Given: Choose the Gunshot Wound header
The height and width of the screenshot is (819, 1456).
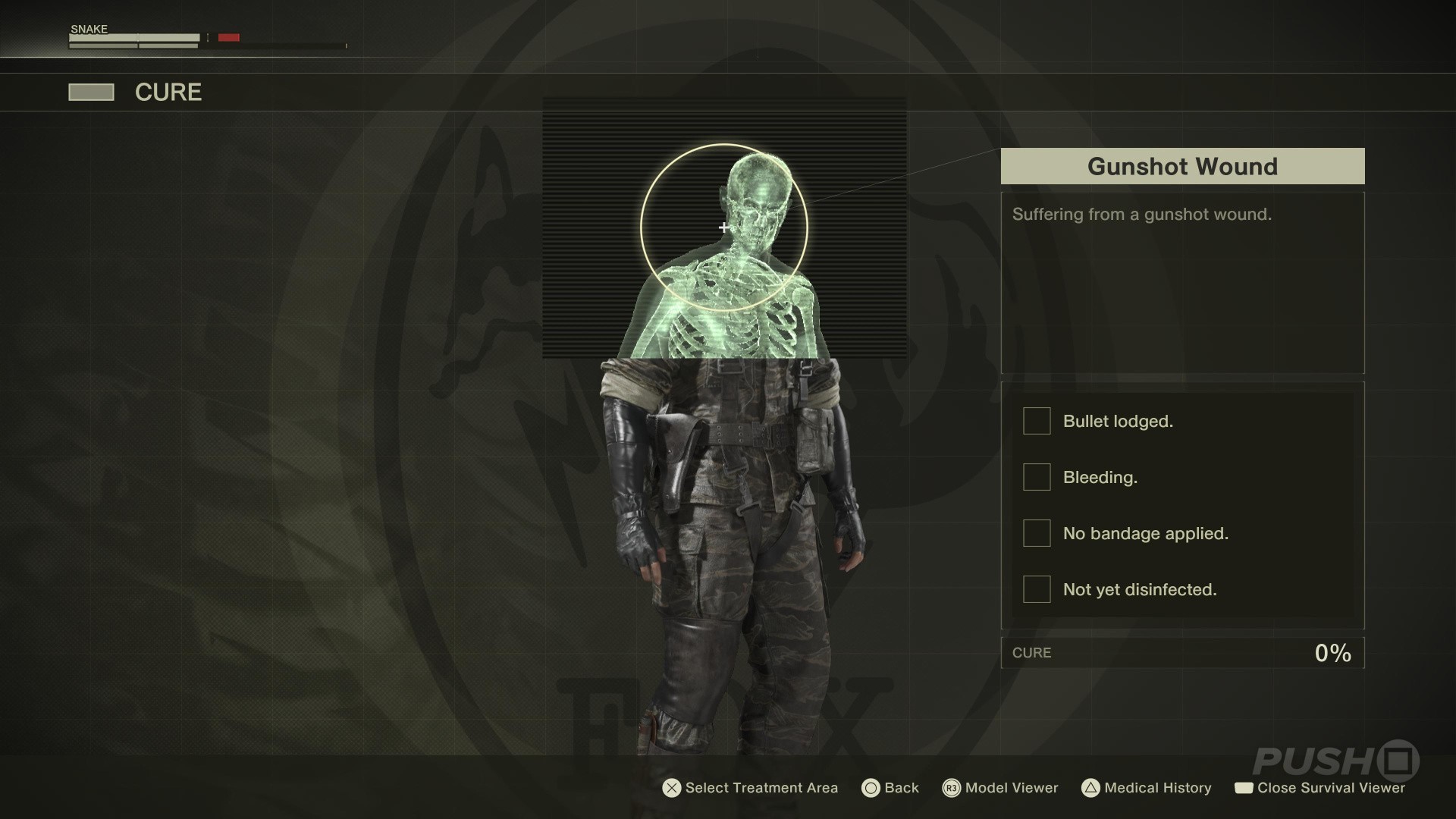Looking at the screenshot, I should pos(1182,166).
